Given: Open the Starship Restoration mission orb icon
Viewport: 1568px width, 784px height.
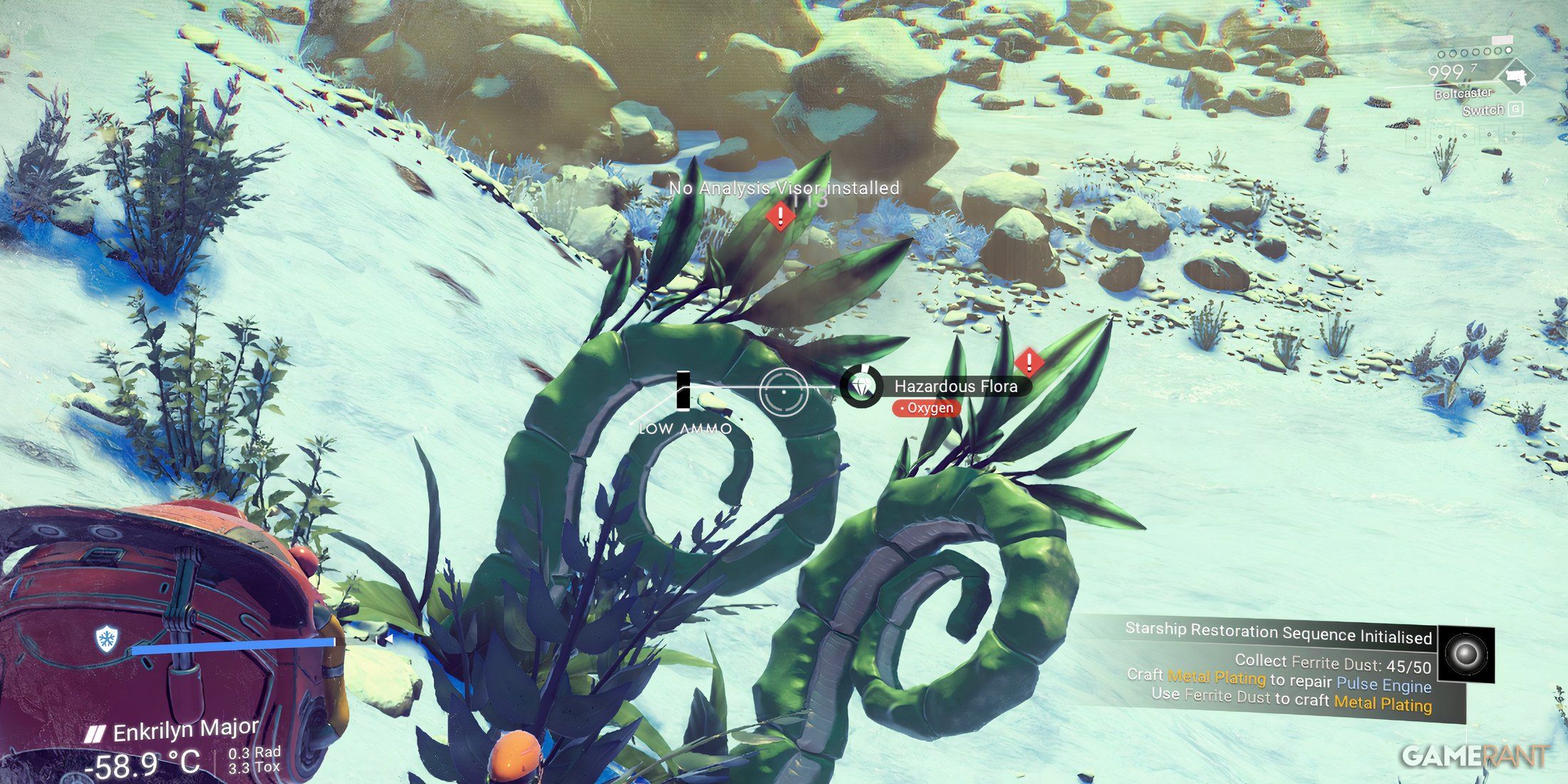Looking at the screenshot, I should point(1465,654).
